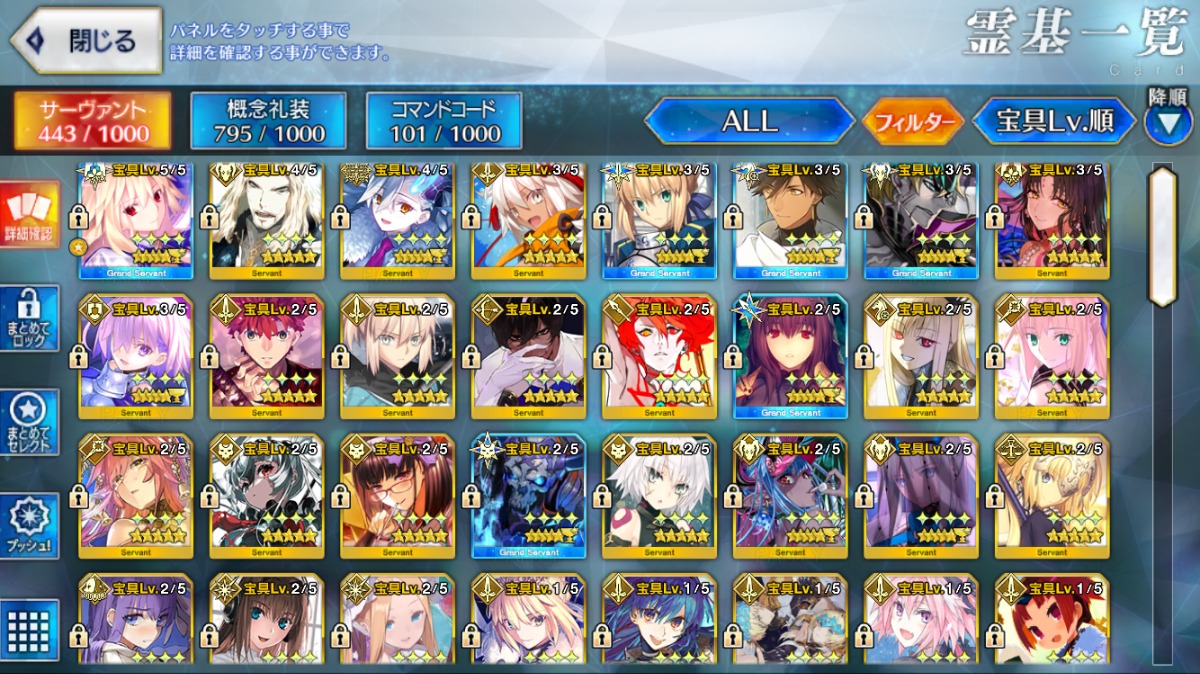Open the 概念礼装 tab
Screen dimensions: 1200x674
pyautogui.click(x=268, y=121)
